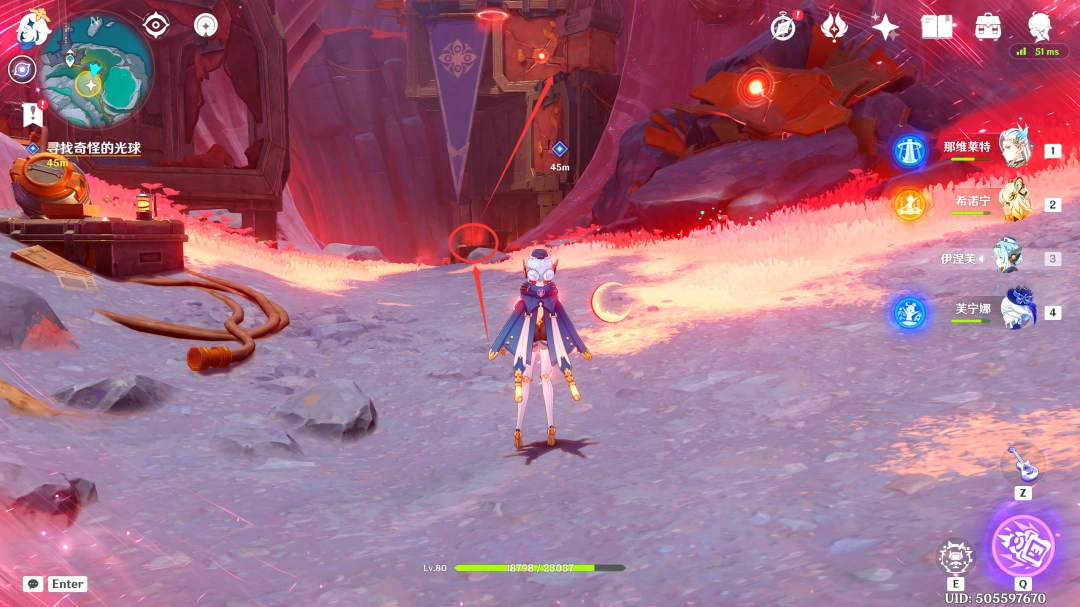Open the character screen icon
The width and height of the screenshot is (1080, 607).
tap(1040, 27)
